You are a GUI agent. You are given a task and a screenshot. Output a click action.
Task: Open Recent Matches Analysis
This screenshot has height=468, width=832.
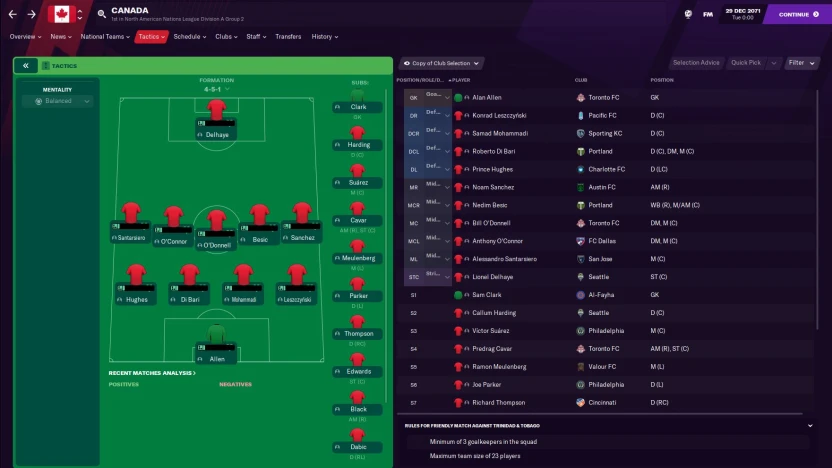[152, 373]
